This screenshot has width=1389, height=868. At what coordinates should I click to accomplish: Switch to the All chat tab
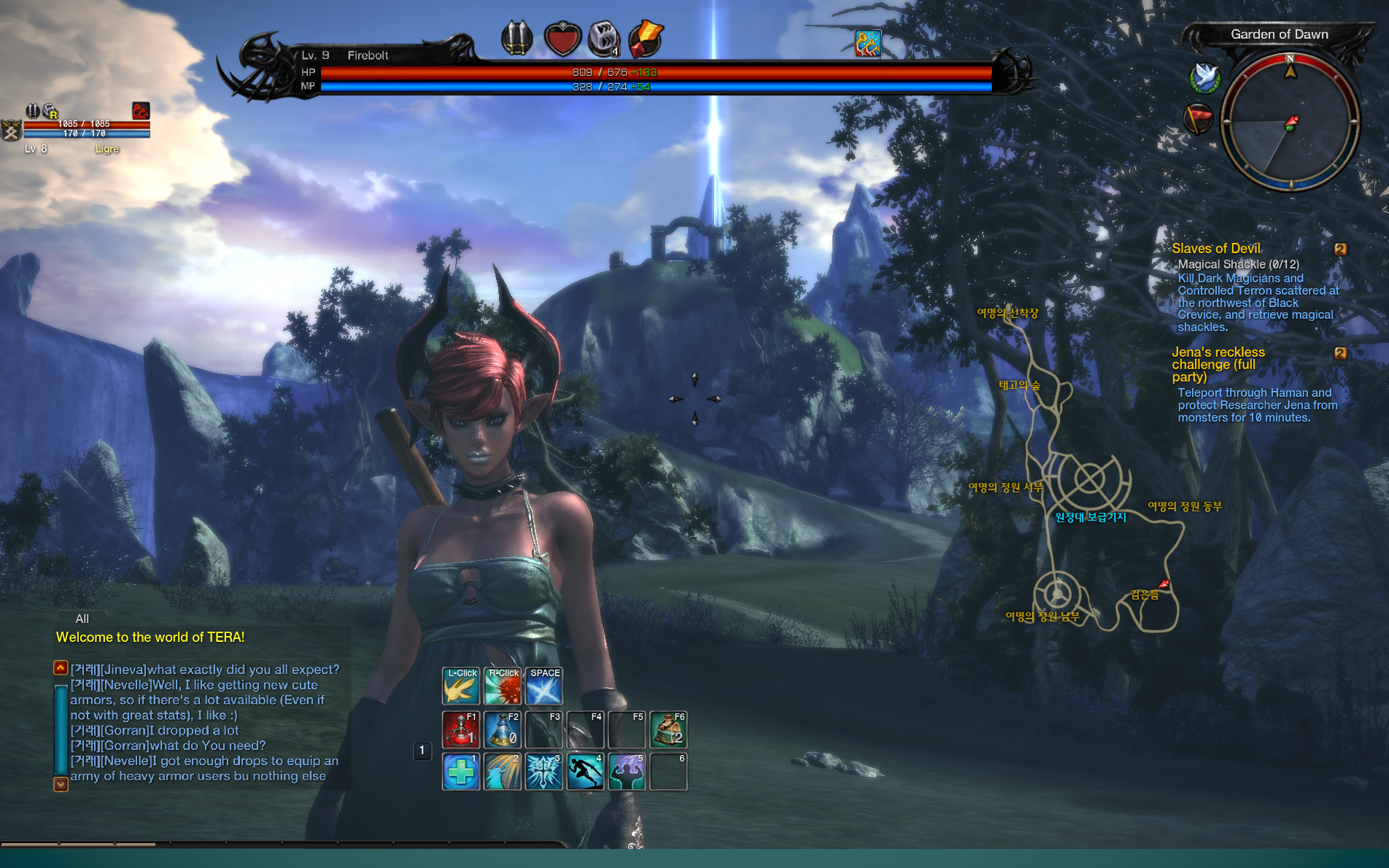(82, 619)
